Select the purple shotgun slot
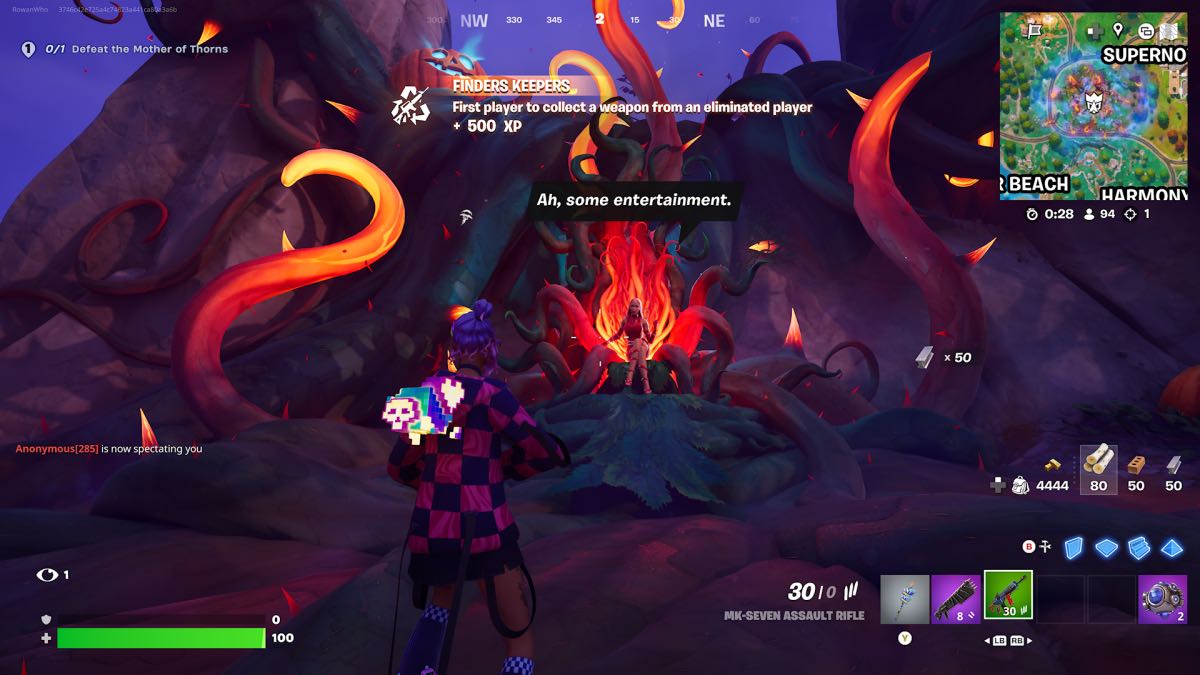 pos(957,598)
